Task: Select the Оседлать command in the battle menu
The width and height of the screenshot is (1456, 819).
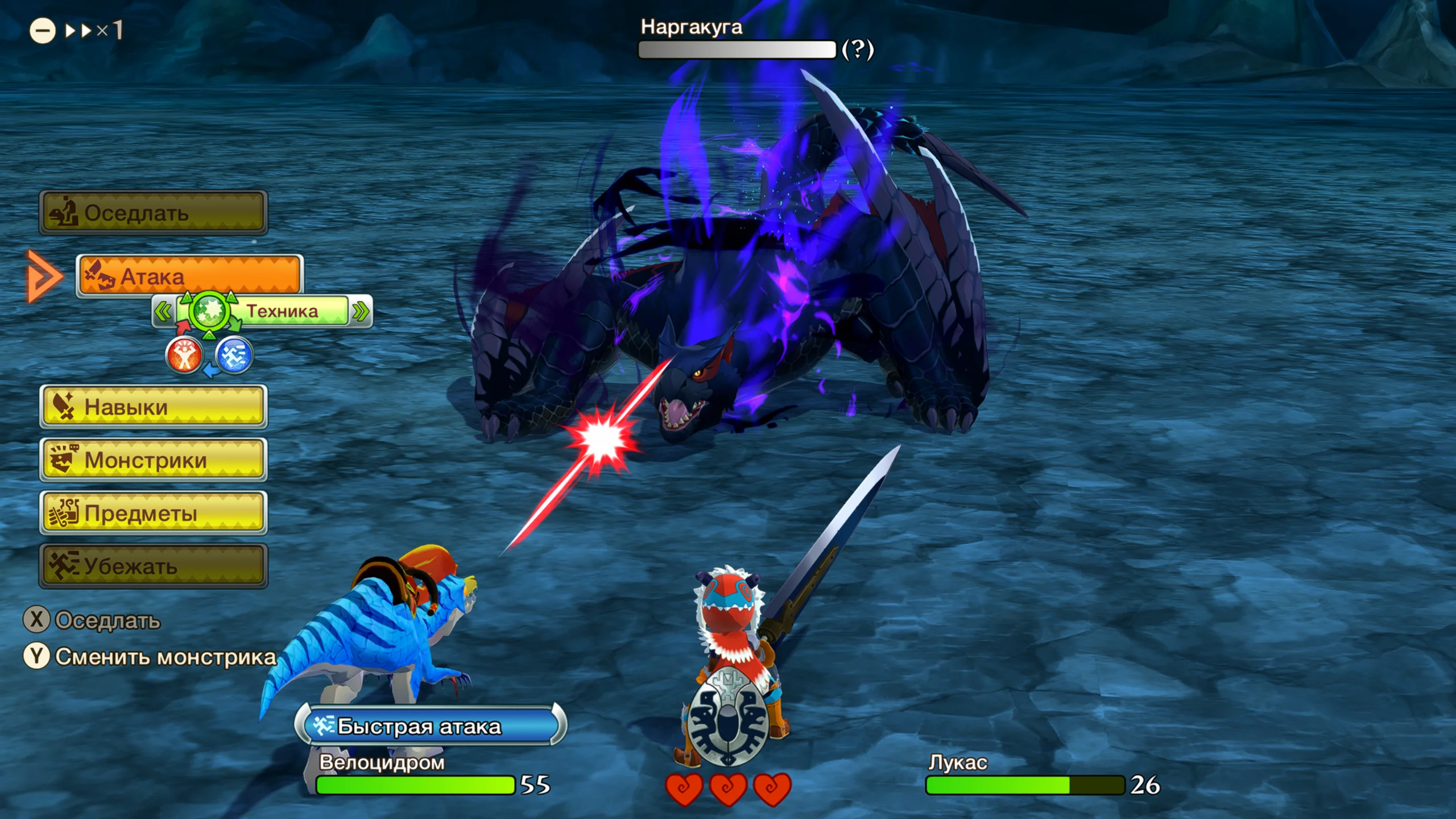Action: [153, 213]
